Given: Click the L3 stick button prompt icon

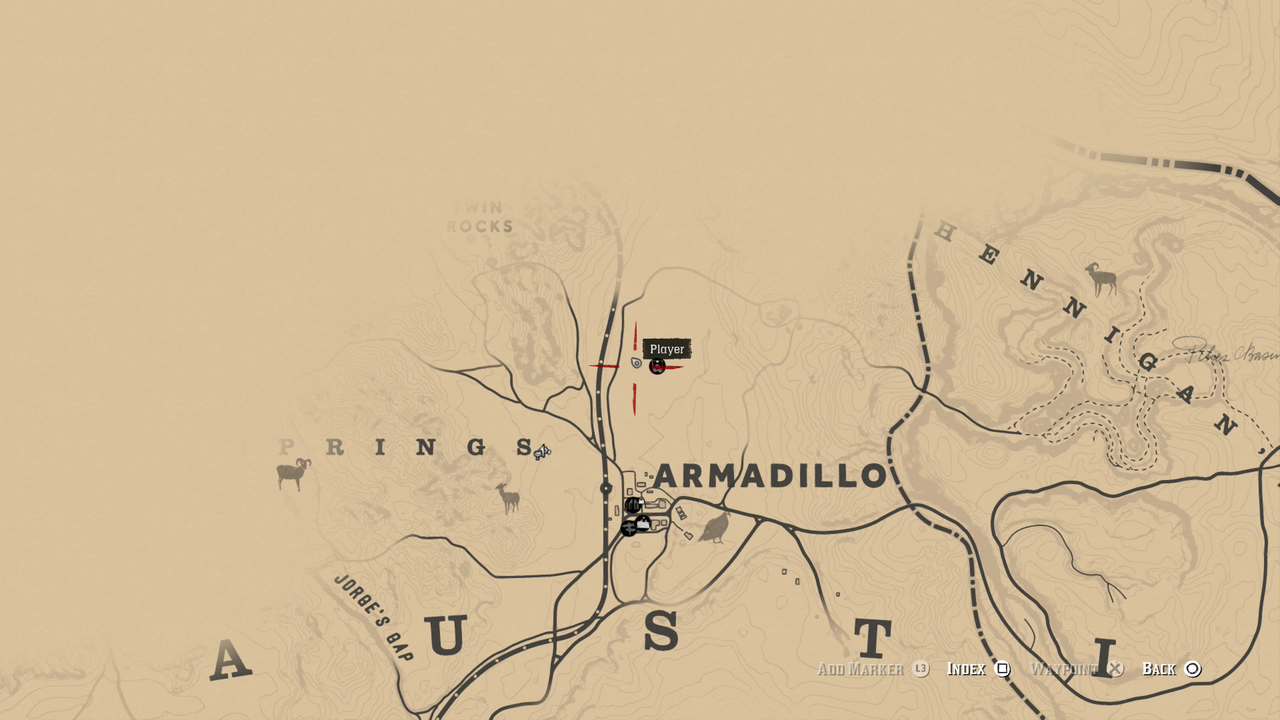Looking at the screenshot, I should coord(922,669).
